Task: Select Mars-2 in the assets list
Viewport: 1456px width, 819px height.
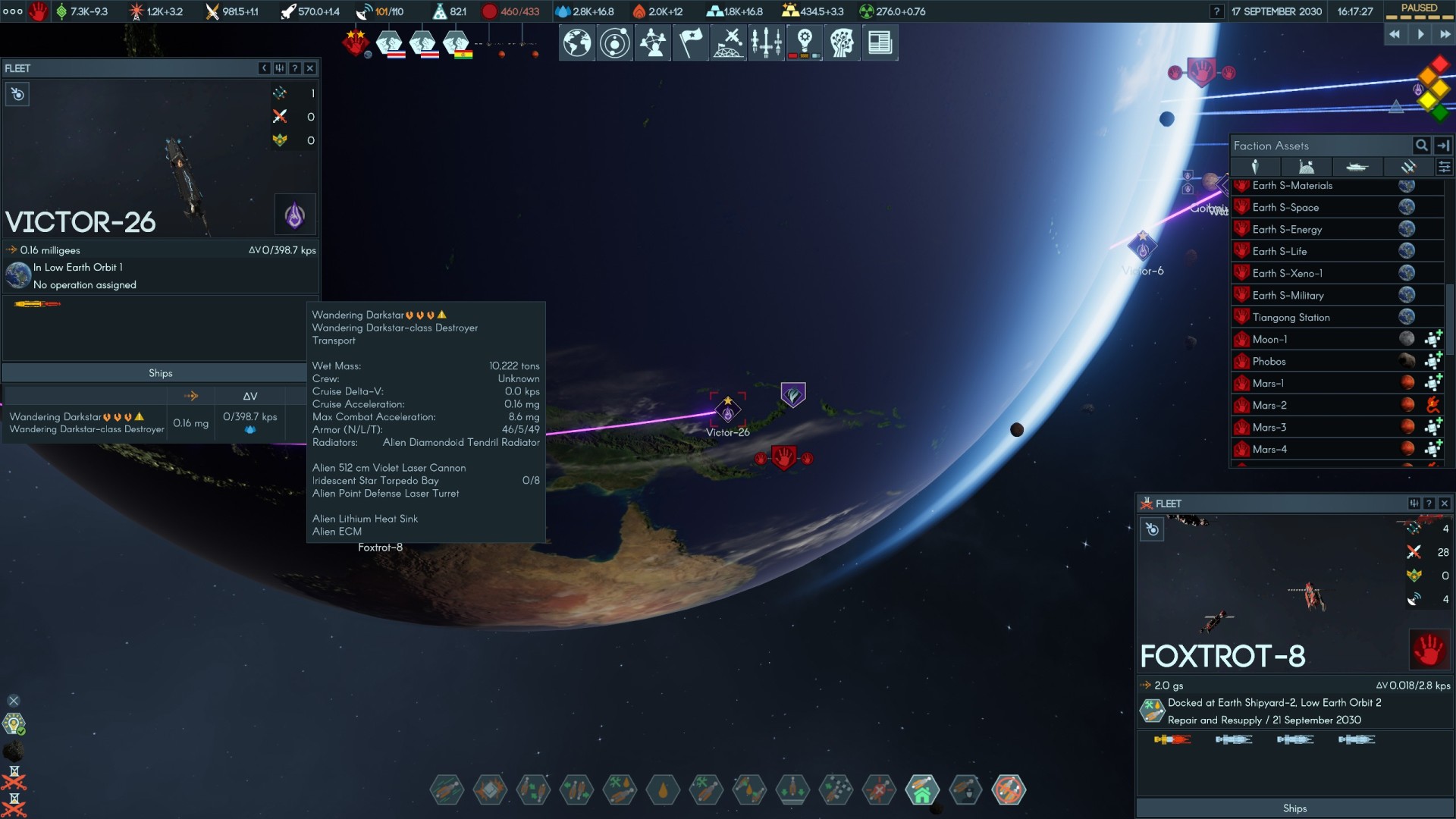Action: click(1269, 405)
